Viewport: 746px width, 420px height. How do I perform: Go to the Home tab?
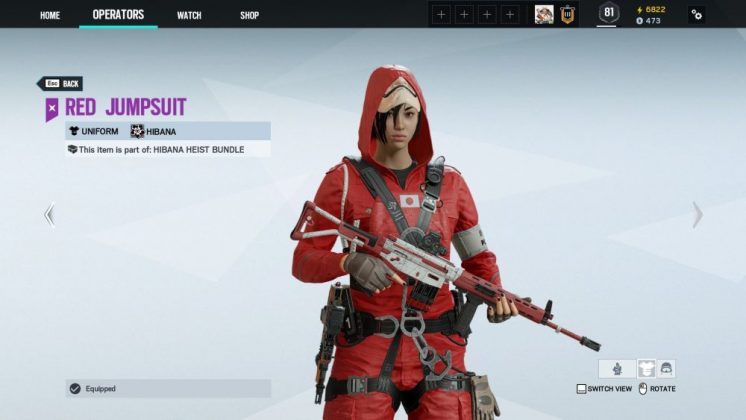click(x=50, y=15)
